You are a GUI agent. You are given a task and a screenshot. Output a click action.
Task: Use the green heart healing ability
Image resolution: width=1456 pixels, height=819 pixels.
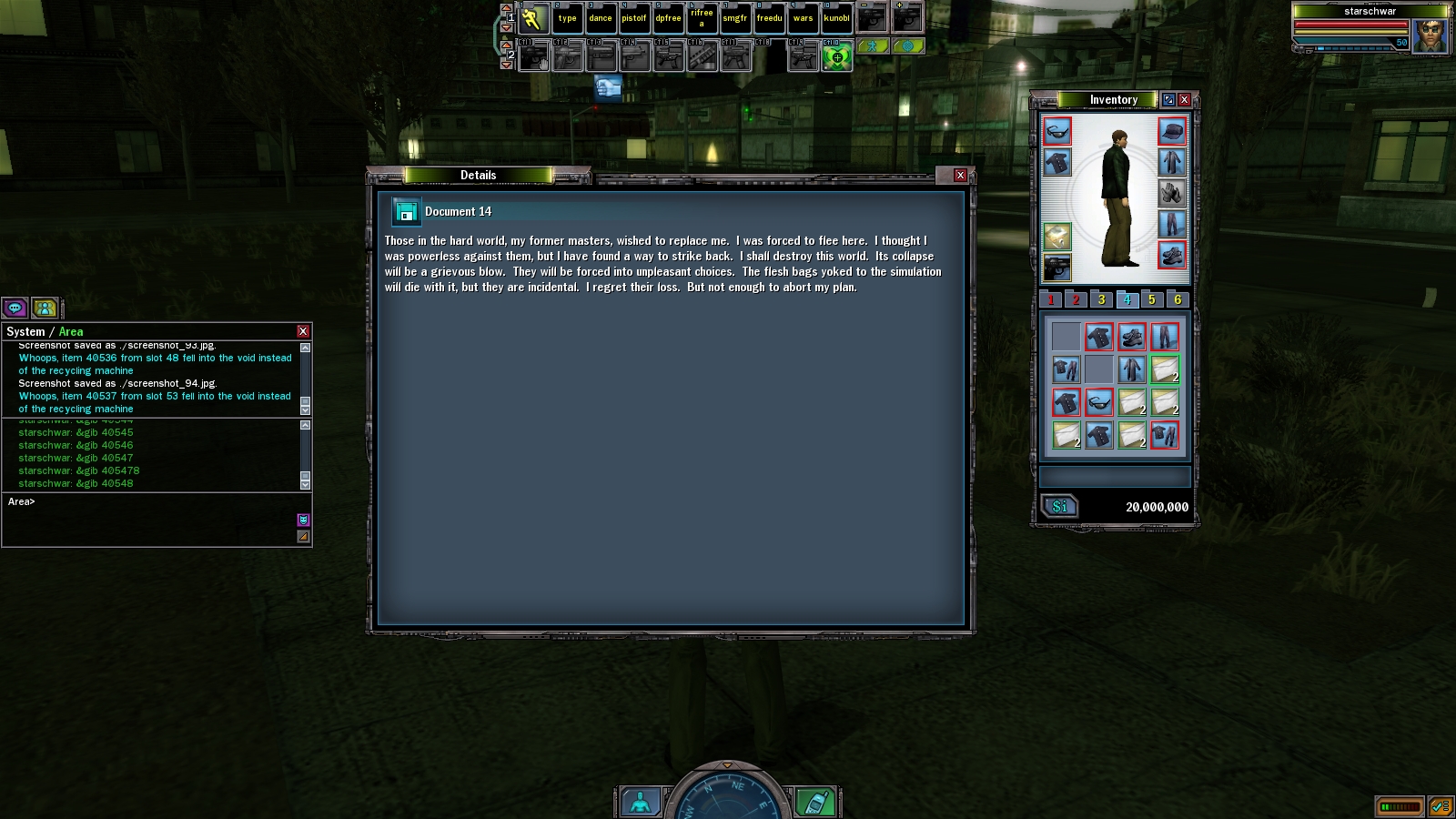(x=836, y=58)
